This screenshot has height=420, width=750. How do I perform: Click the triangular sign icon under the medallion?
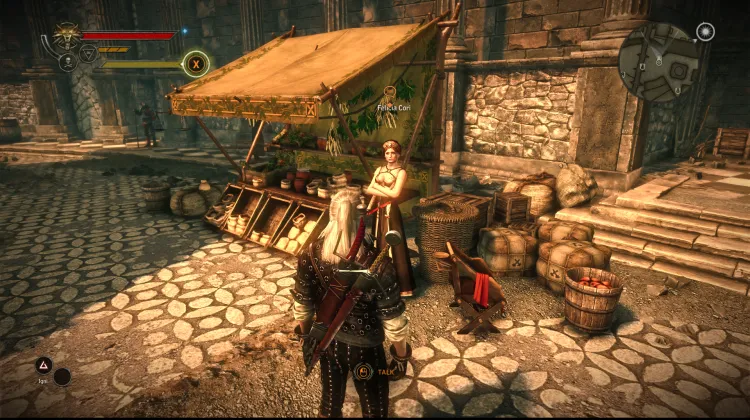[87, 54]
